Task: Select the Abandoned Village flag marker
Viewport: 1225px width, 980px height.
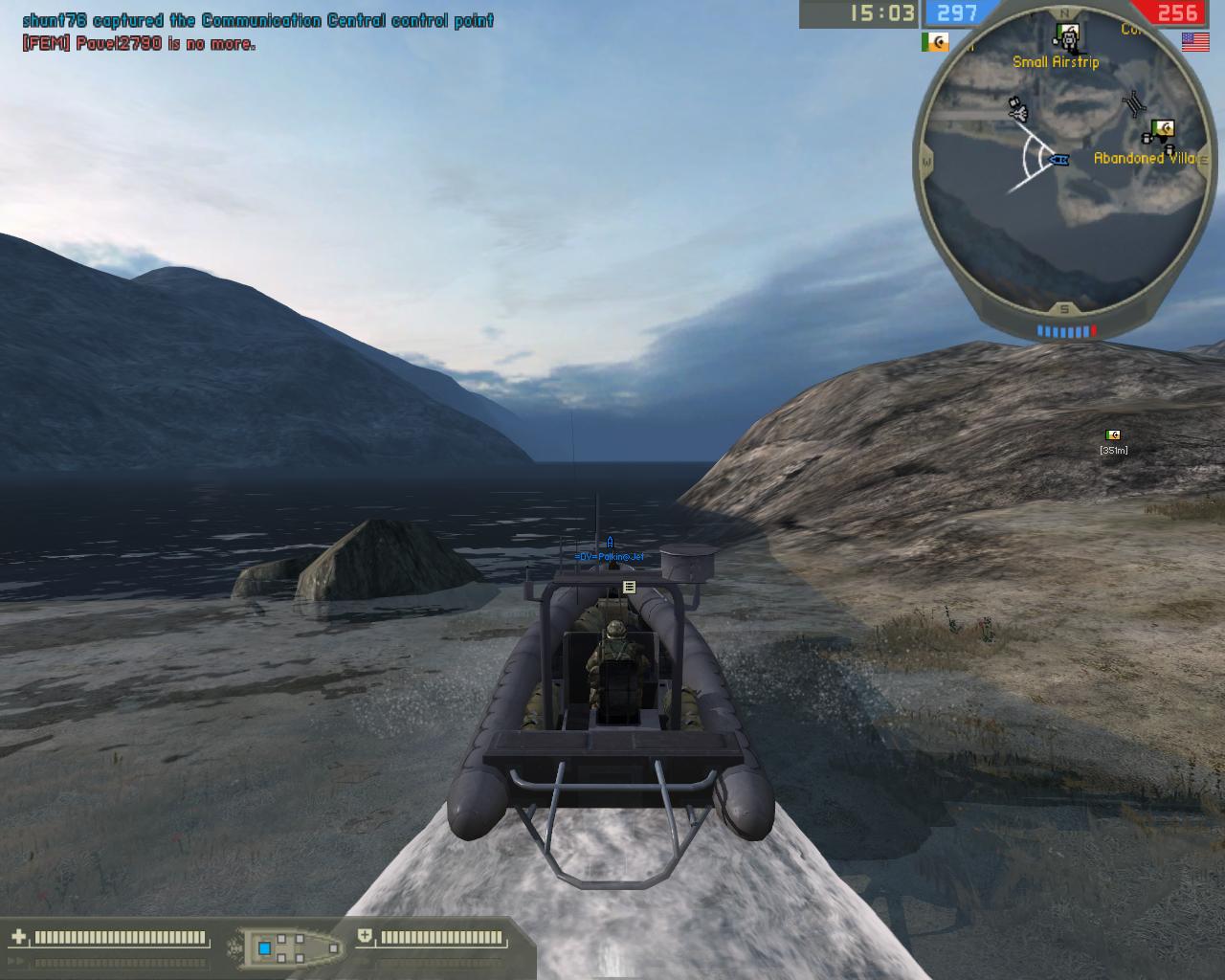Action: [1162, 129]
